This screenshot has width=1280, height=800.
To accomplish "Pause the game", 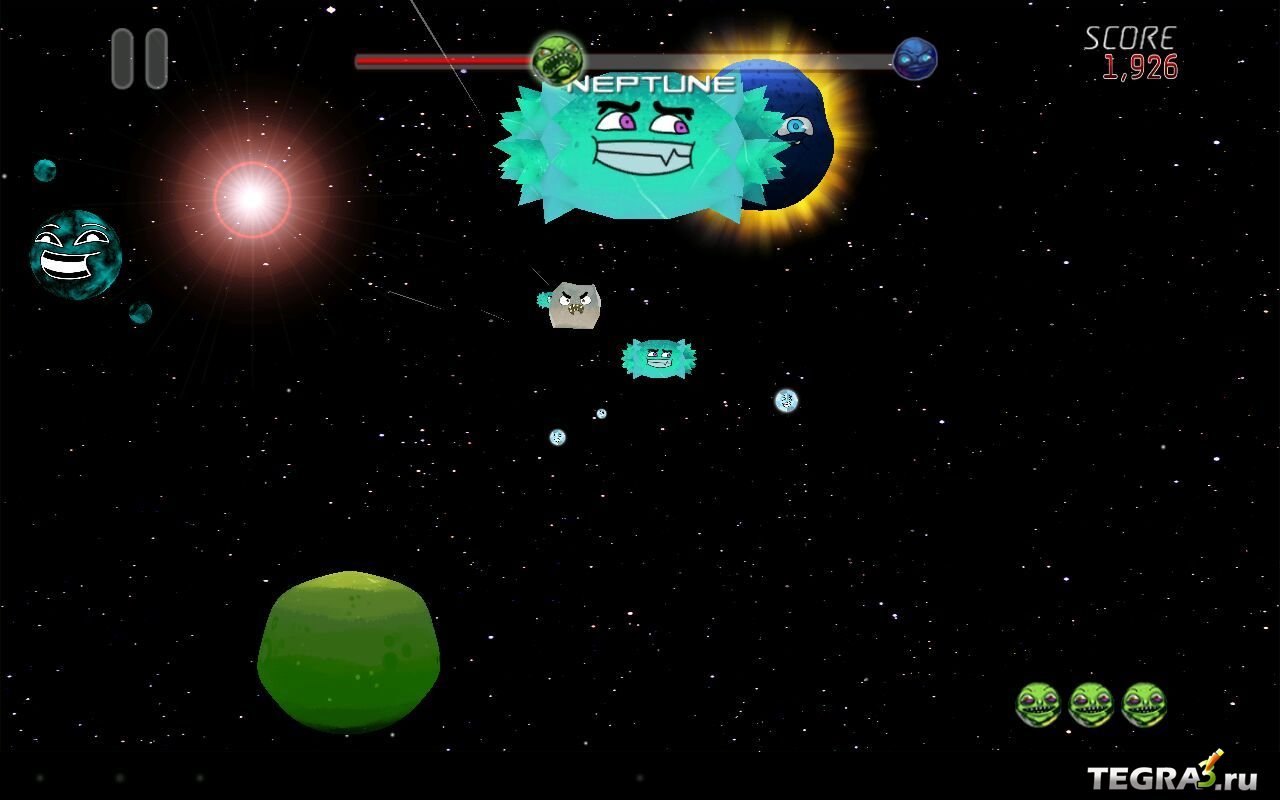I will 139,59.
